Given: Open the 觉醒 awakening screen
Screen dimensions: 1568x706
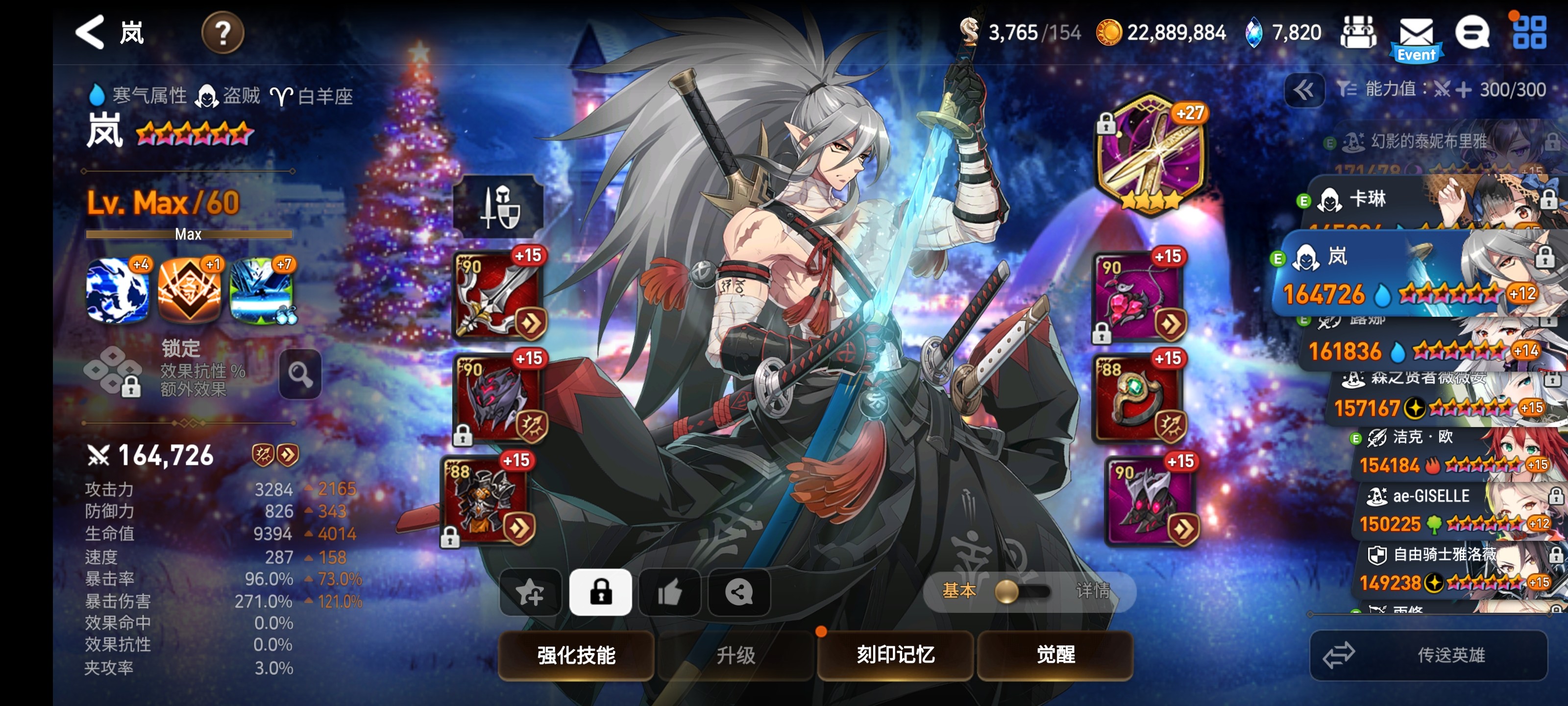Looking at the screenshot, I should pyautogui.click(x=1055, y=655).
